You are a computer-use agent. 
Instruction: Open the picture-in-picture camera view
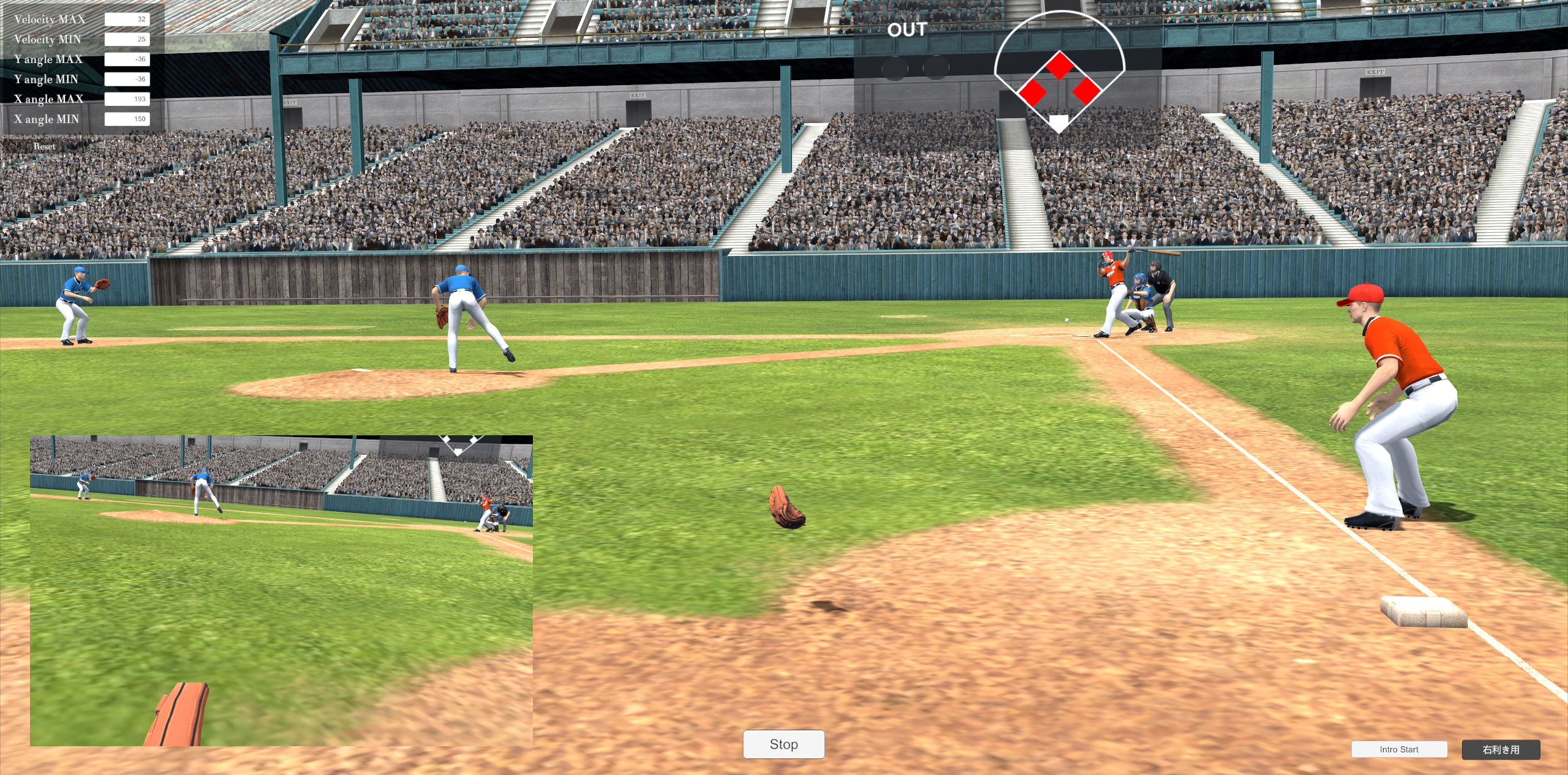281,590
